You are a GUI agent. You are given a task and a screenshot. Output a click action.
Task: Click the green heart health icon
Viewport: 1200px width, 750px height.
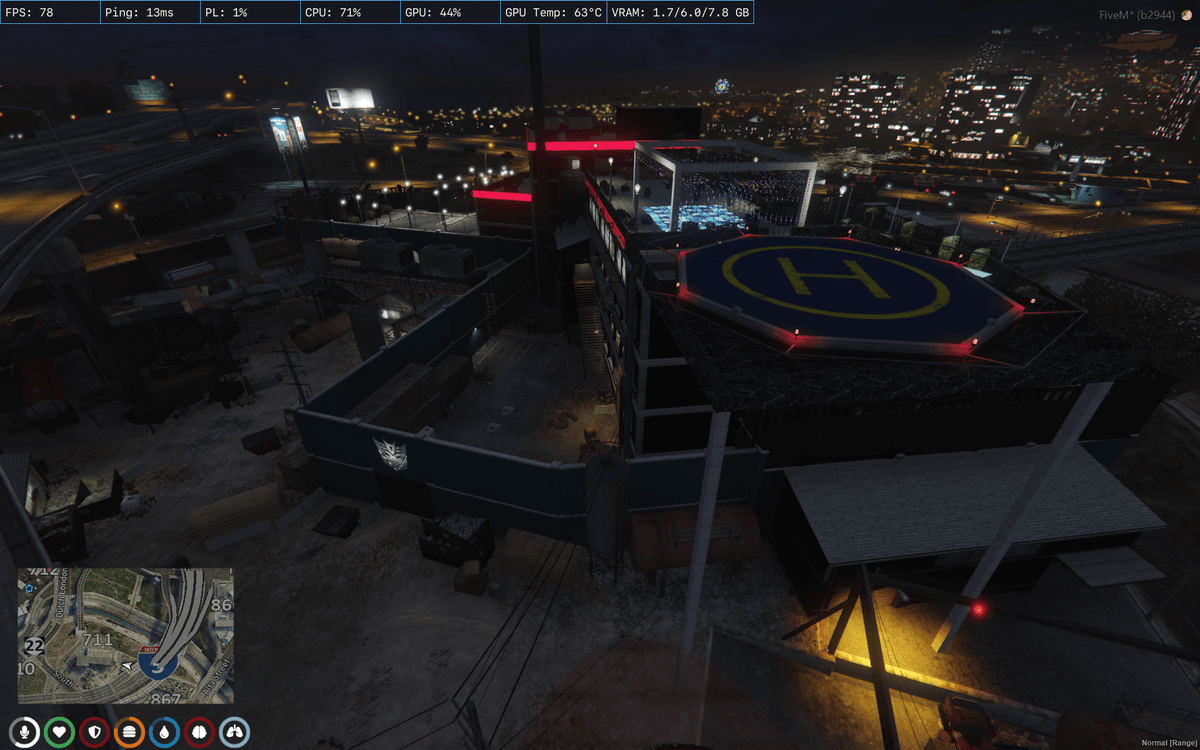pos(60,732)
